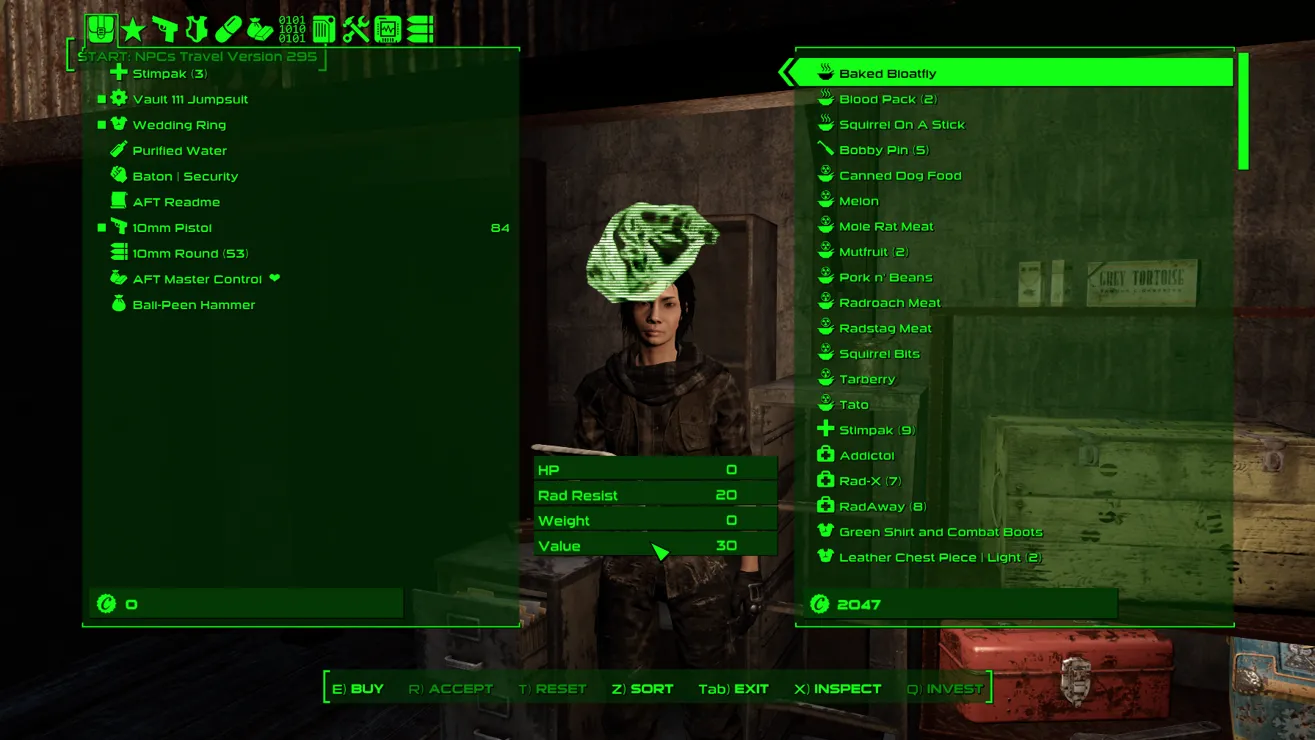This screenshot has width=1315, height=740.
Task: Select Baked Bloatfly in vendor list
Action: pyautogui.click(x=887, y=73)
